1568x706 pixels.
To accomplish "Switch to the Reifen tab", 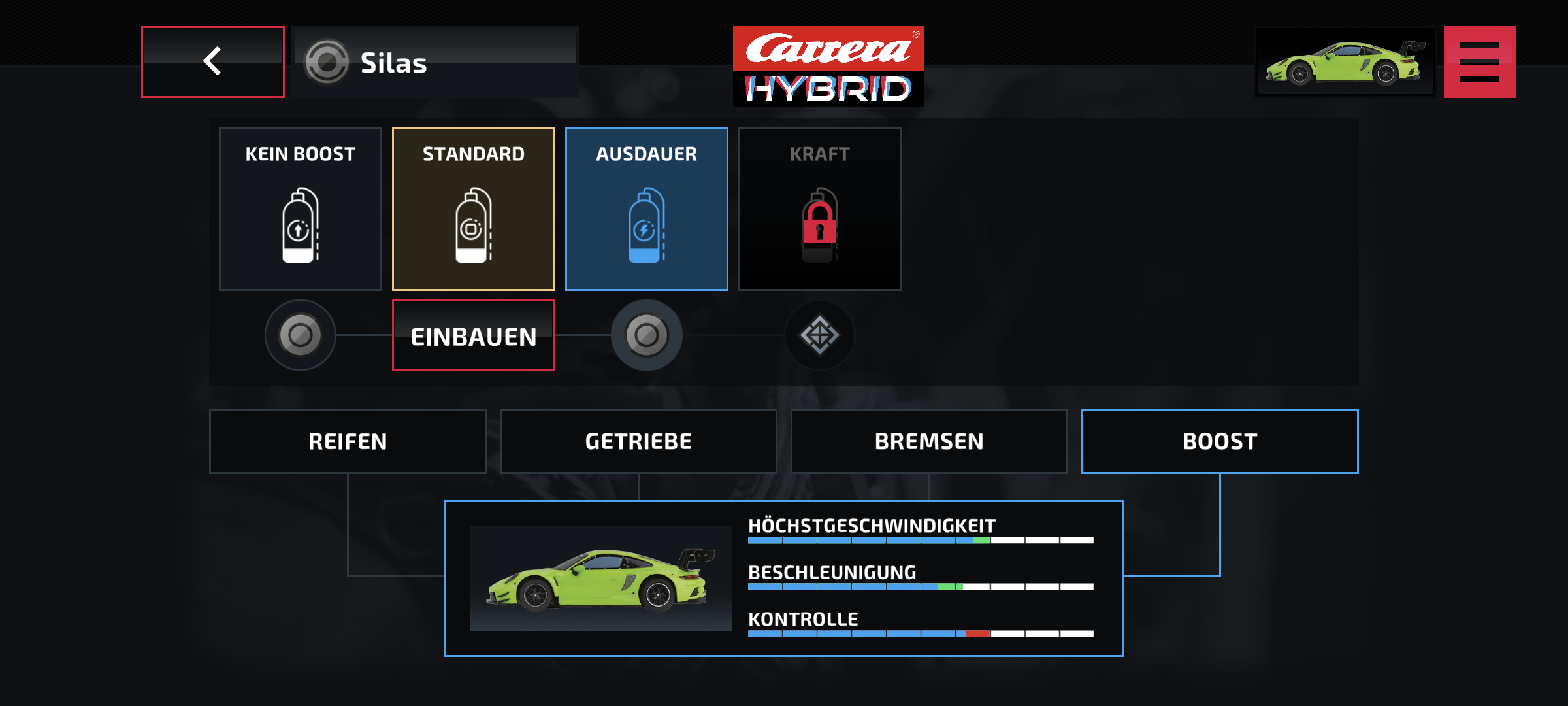I will coord(348,441).
